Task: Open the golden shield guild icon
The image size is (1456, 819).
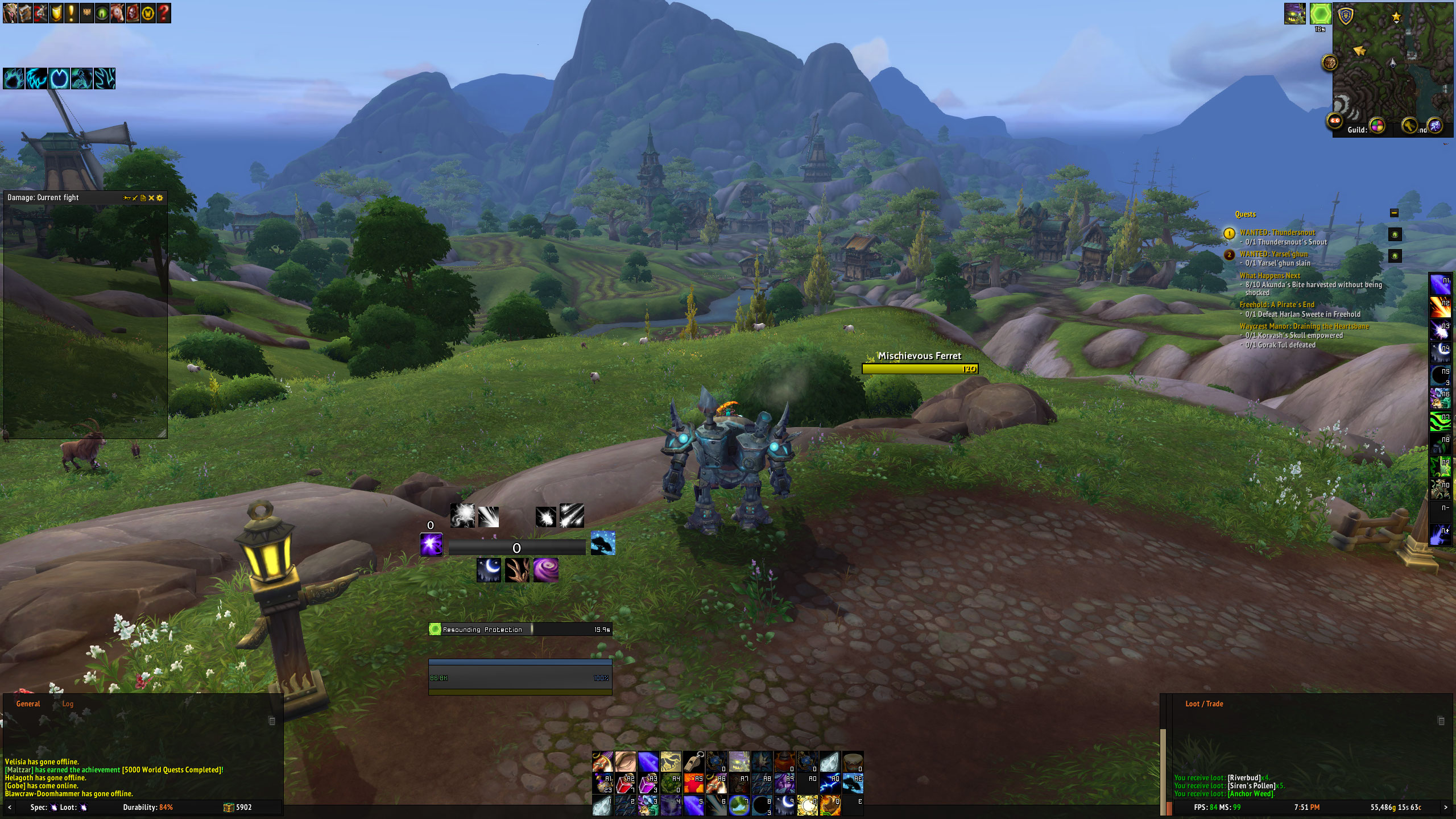Action: (x=56, y=13)
